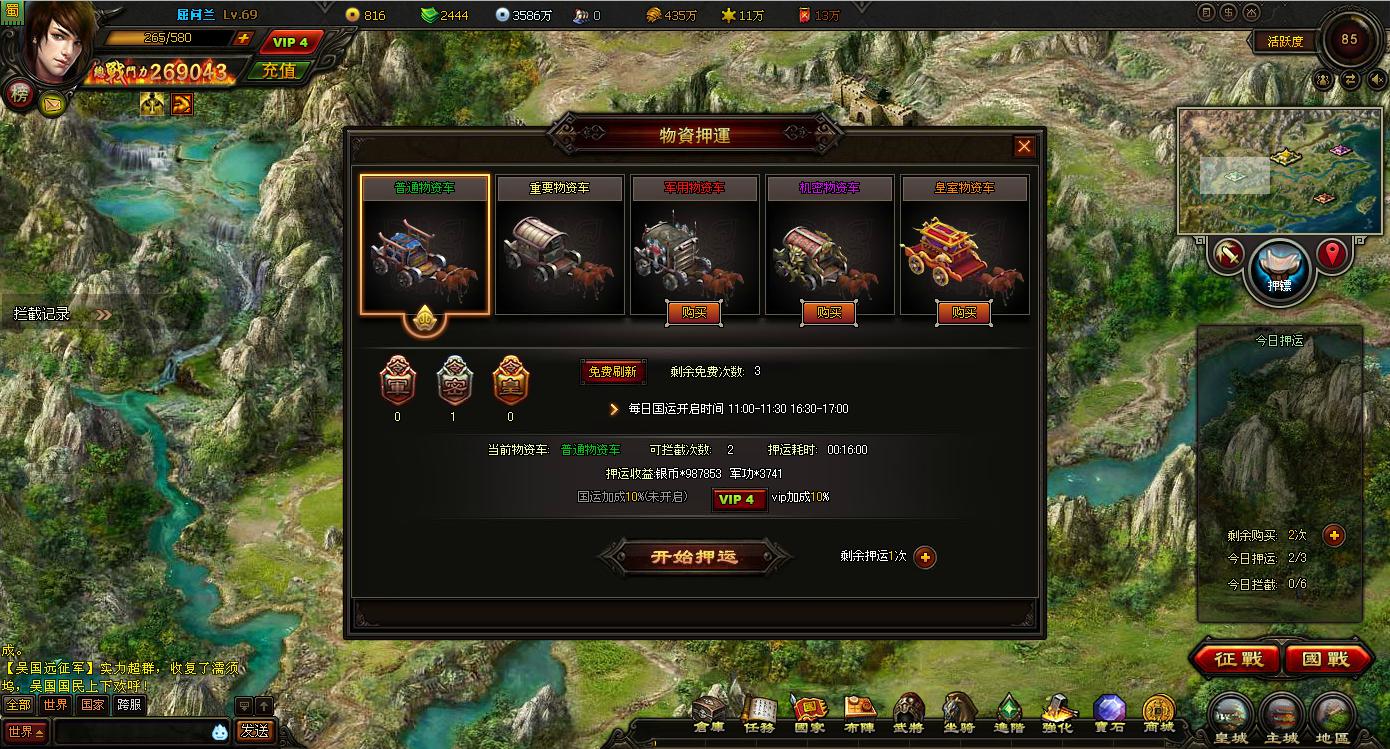Click the 发送 chat send button
Viewport: 1390px width, 749px height.
coord(254,731)
